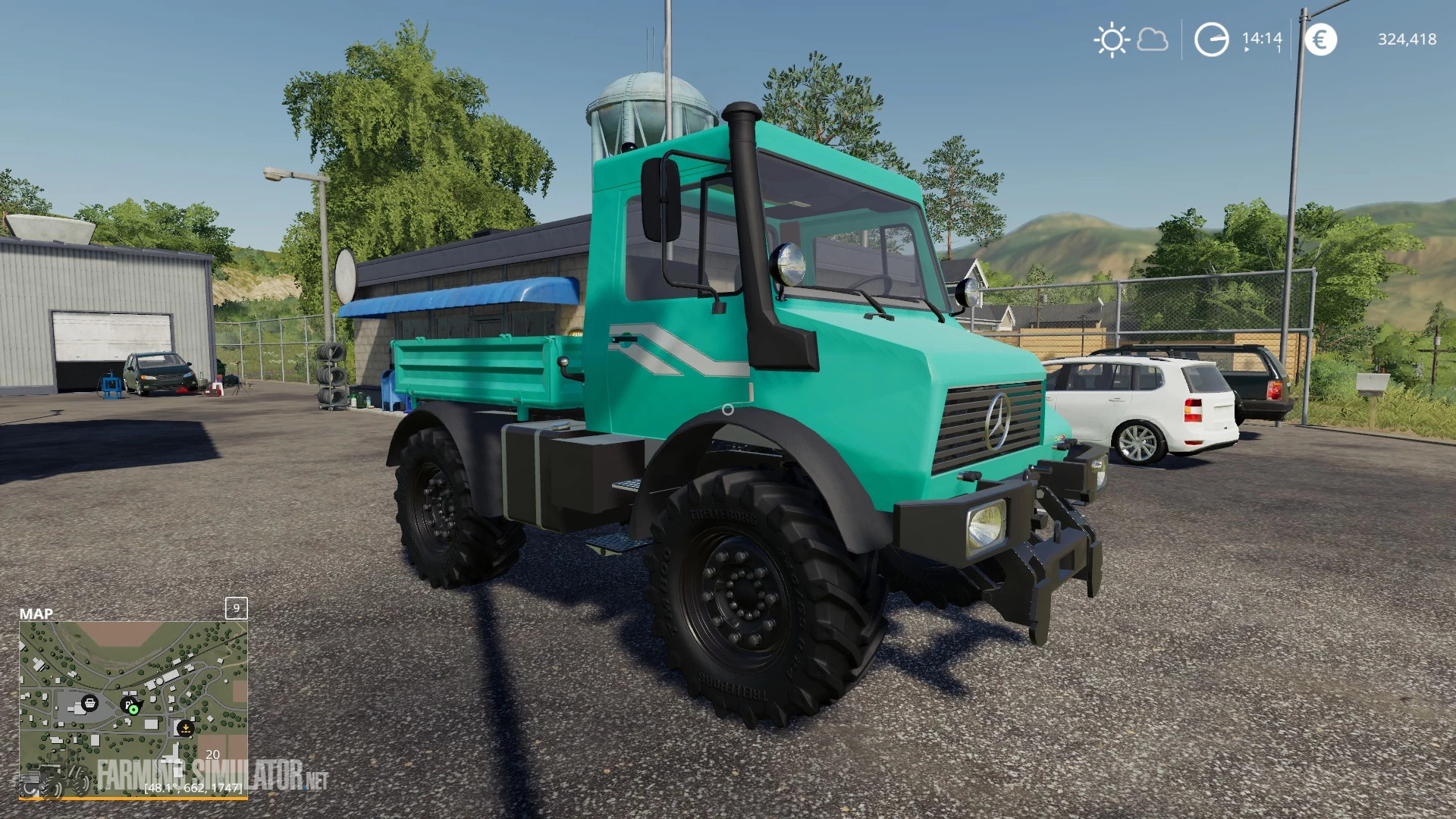Click the circular clock icon
This screenshot has height=819, width=1456.
click(1211, 39)
